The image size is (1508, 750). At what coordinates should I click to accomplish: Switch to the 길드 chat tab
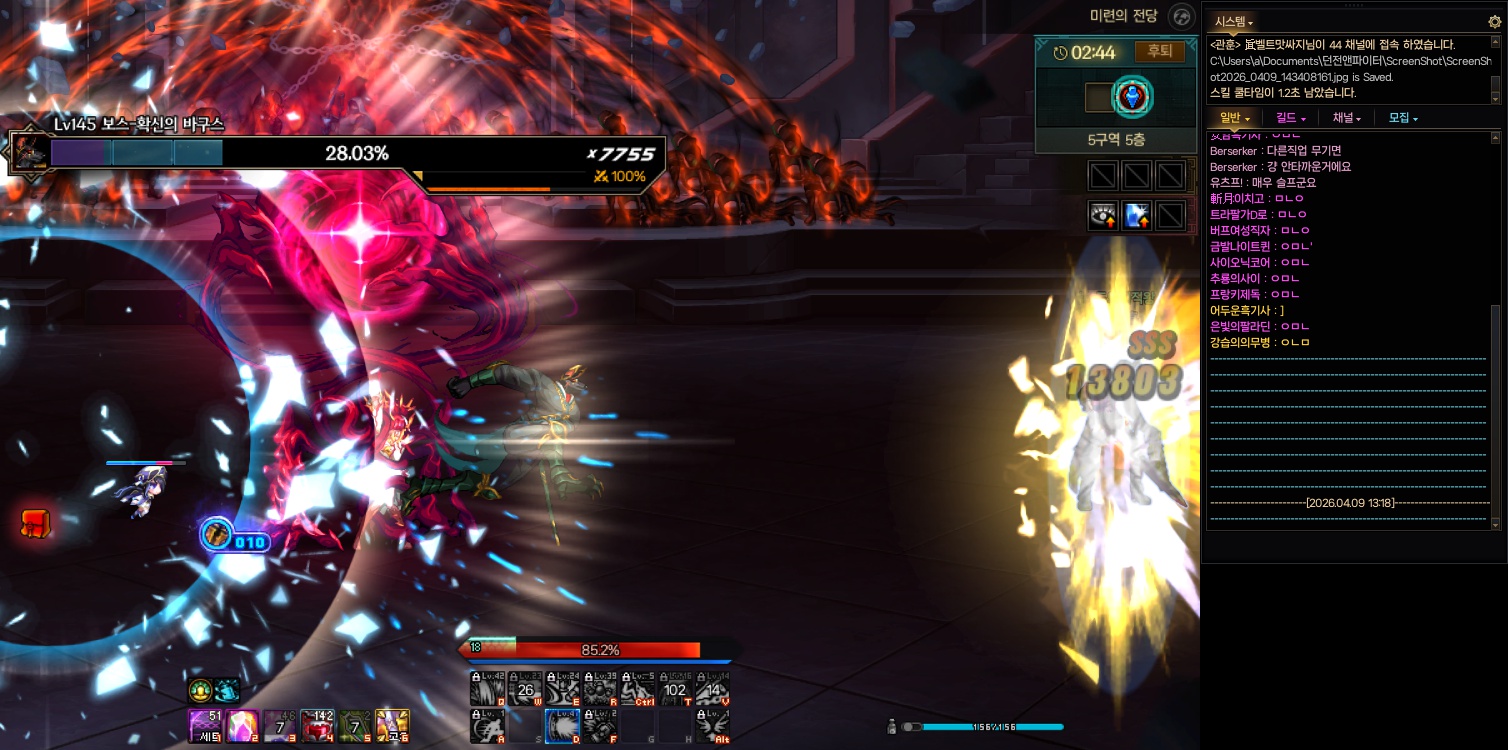[x=1291, y=118]
